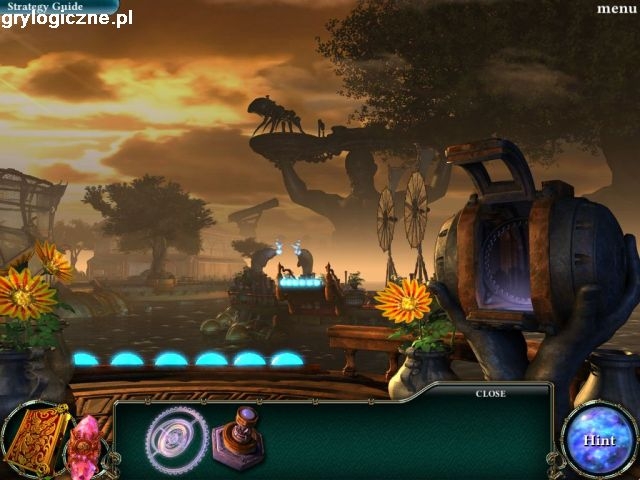Click the pink crystal icon
The height and width of the screenshot is (480, 640).
click(86, 445)
